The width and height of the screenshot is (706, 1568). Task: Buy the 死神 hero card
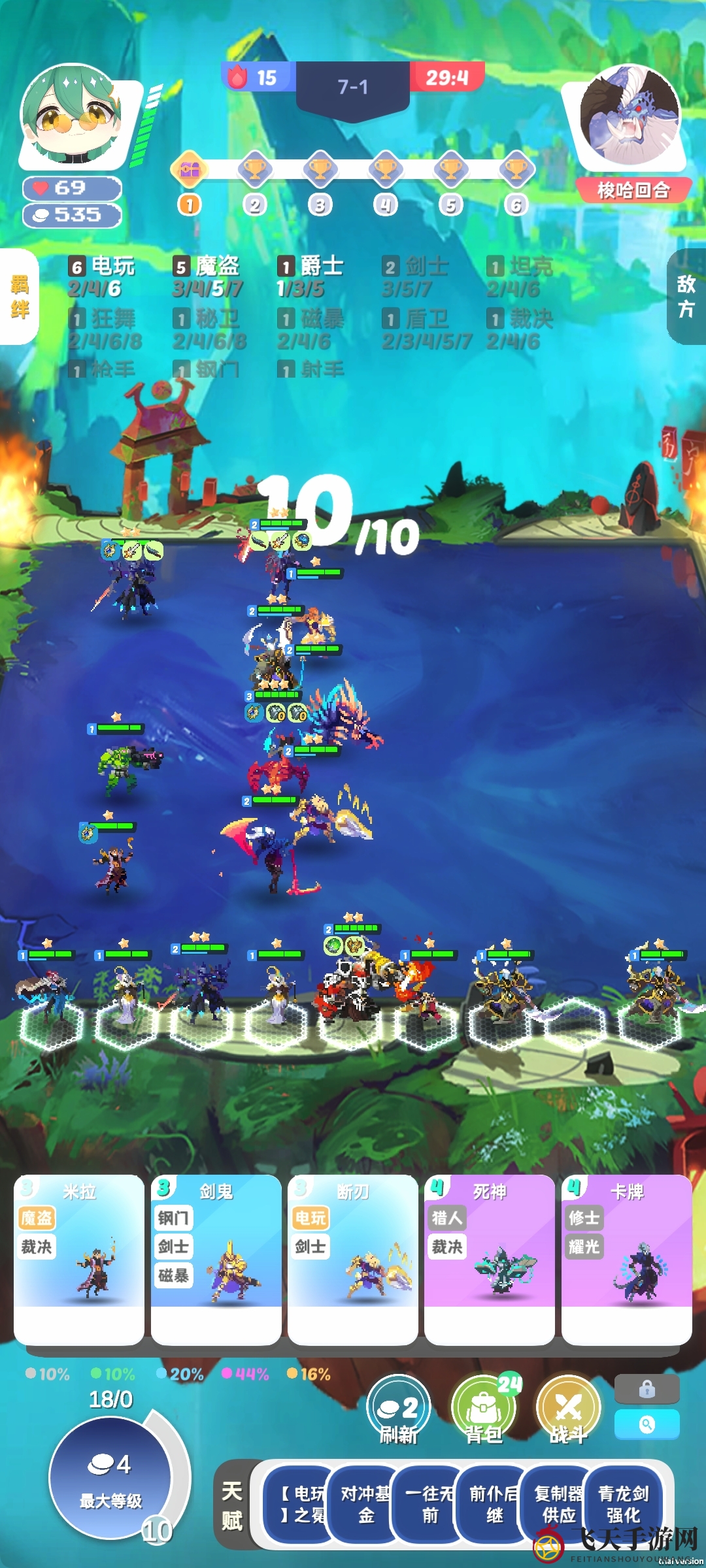(x=490, y=1258)
